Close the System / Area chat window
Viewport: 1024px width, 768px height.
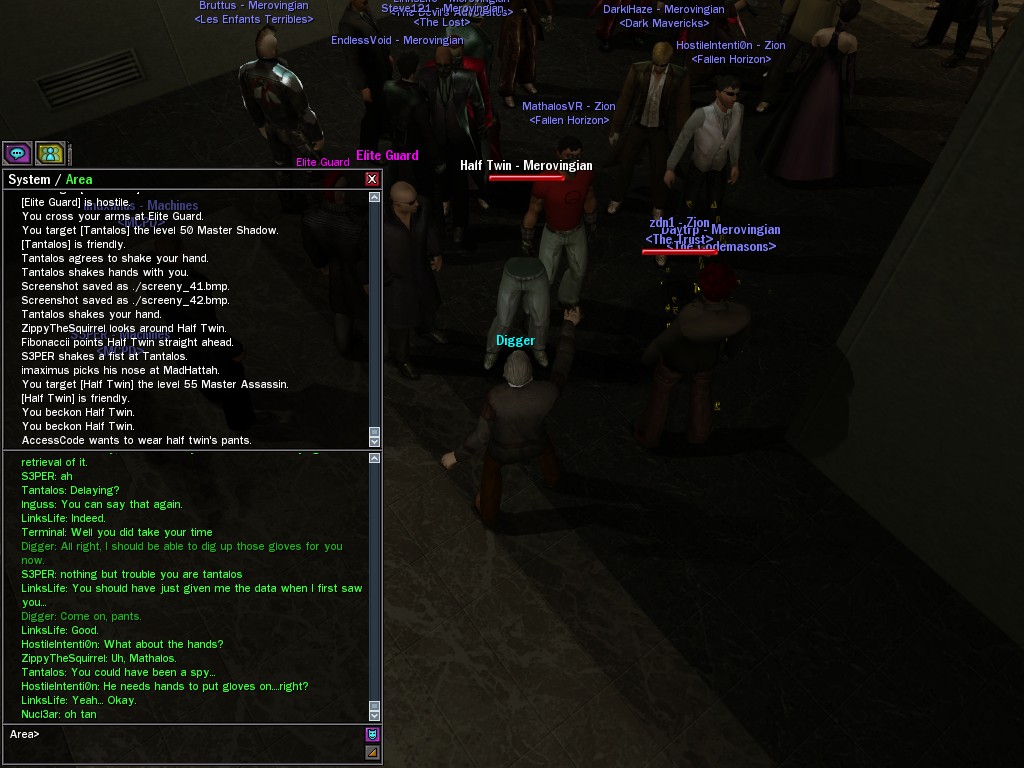pos(372,179)
